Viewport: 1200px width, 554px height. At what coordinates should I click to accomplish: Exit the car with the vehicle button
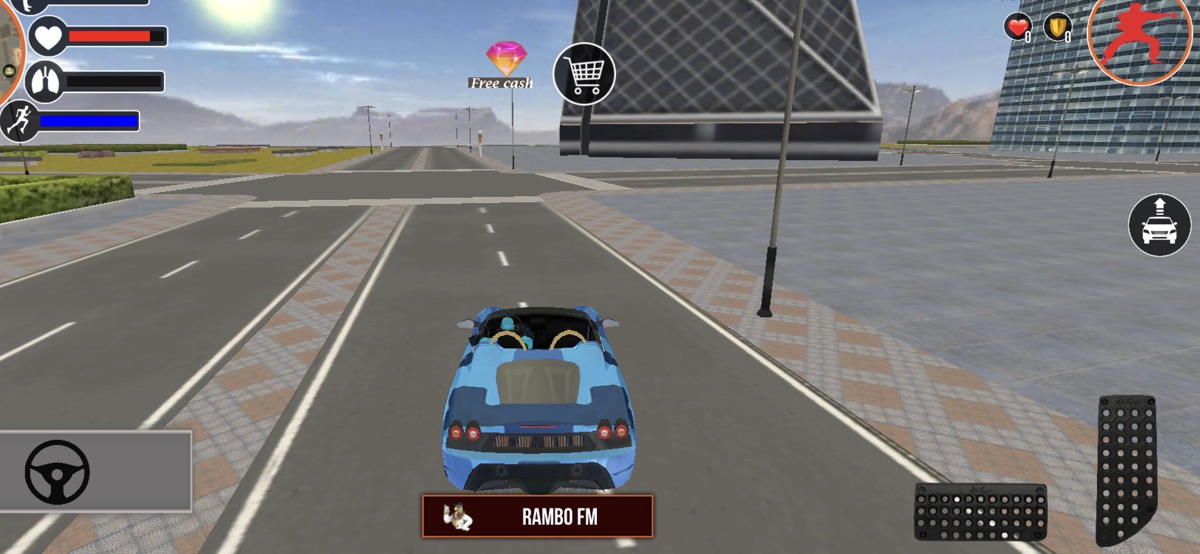point(1160,225)
